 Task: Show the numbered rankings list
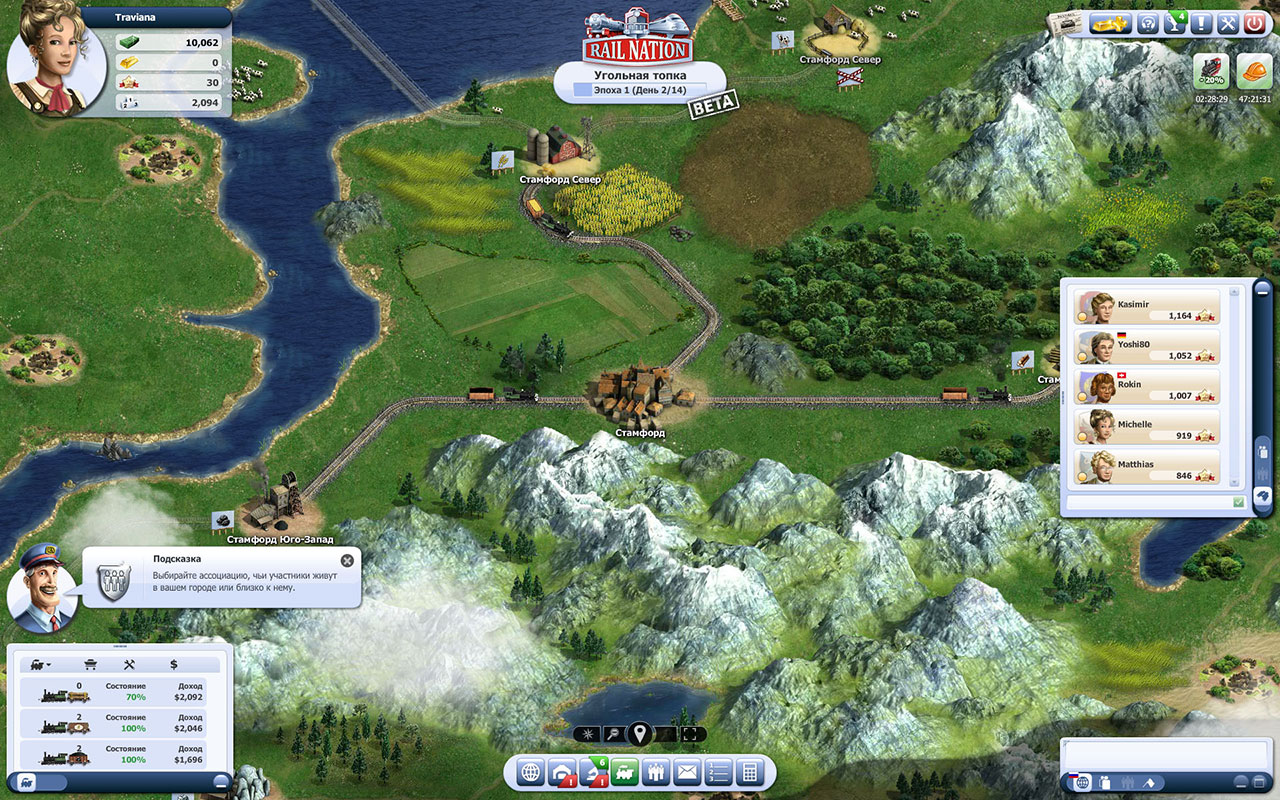pos(718,772)
